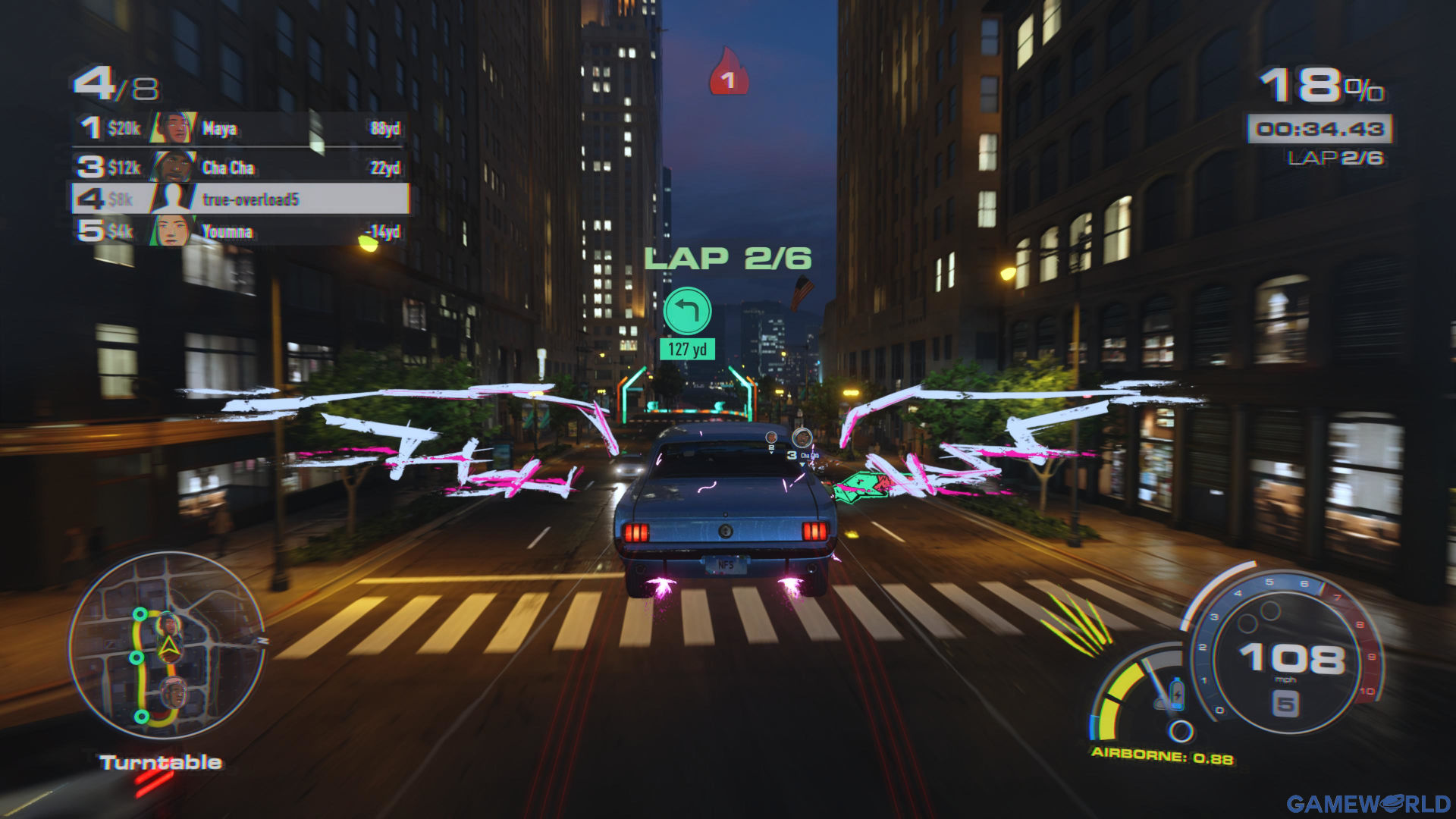Select Cha Cha's leaderboard row

pos(240,167)
